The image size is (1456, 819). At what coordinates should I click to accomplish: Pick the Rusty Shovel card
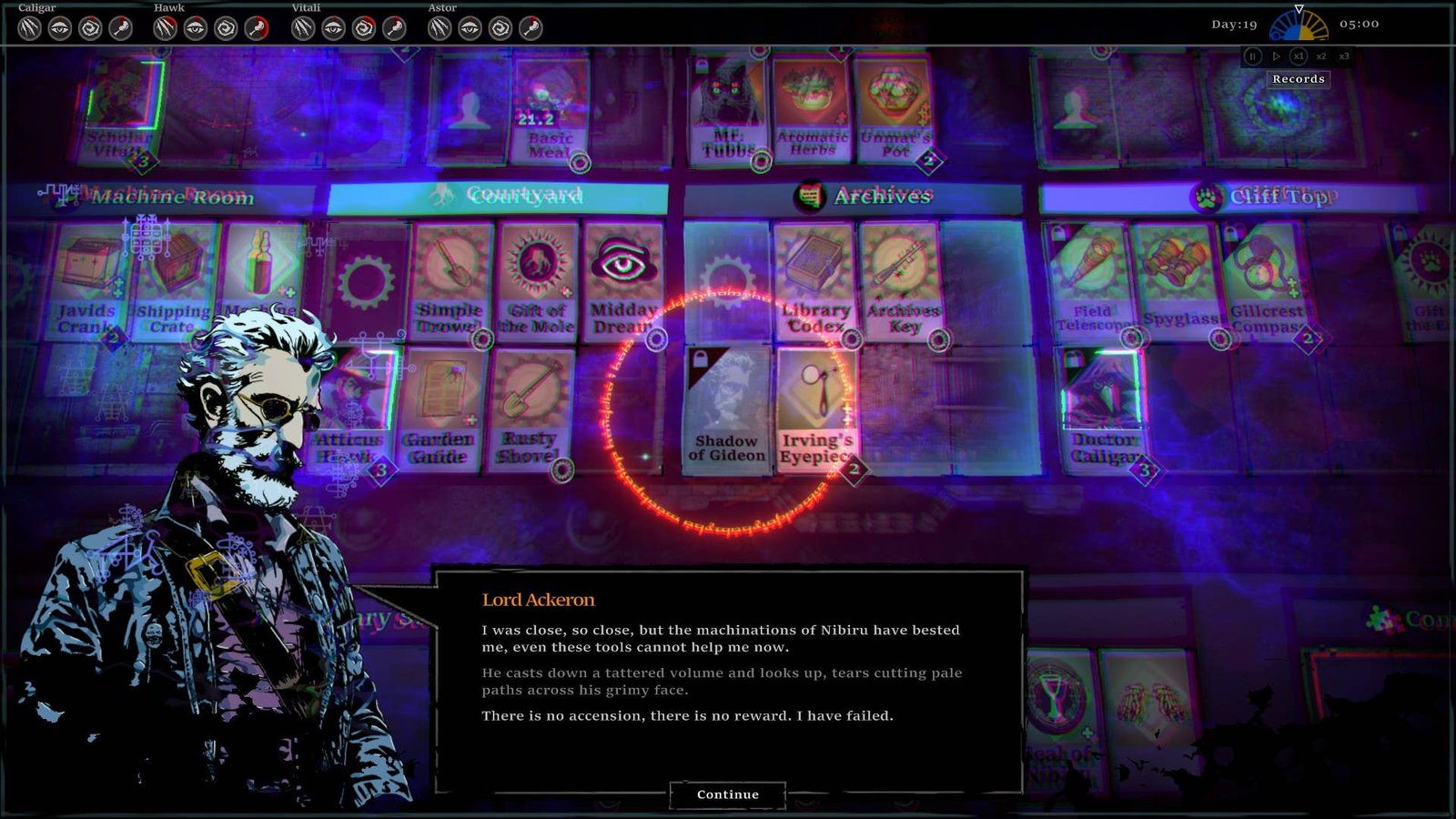[529, 409]
